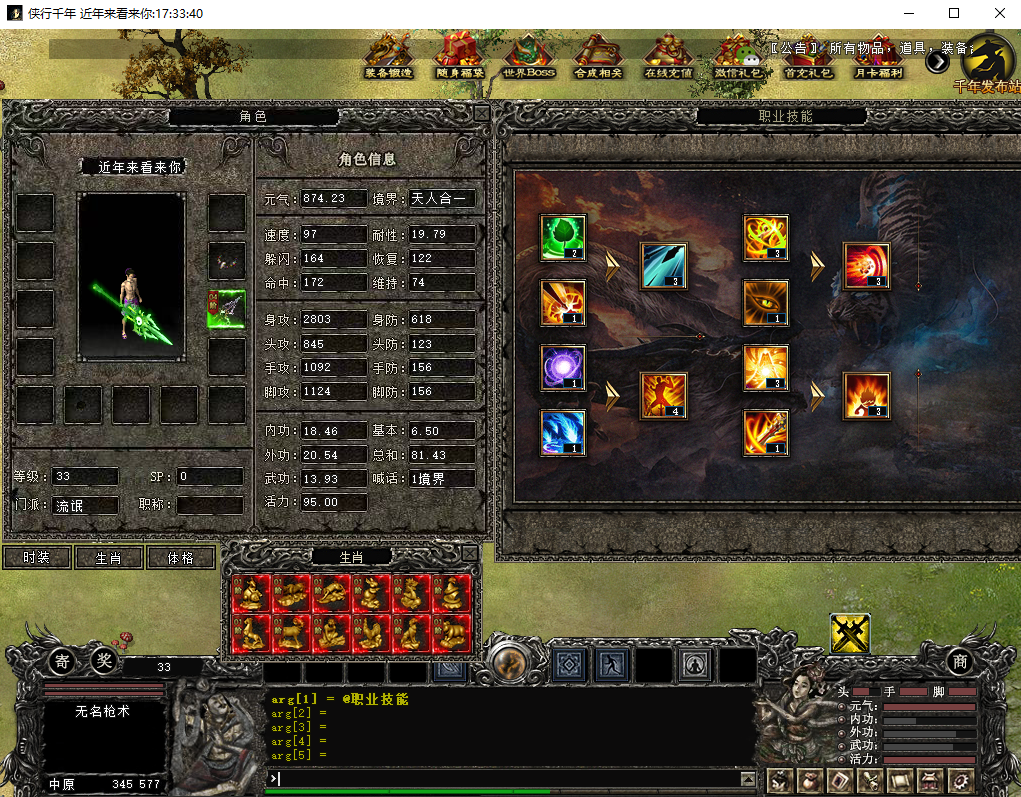Viewport: 1021px width, 797px height.
Task: Select the green leaf skill icon
Action: click(563, 238)
